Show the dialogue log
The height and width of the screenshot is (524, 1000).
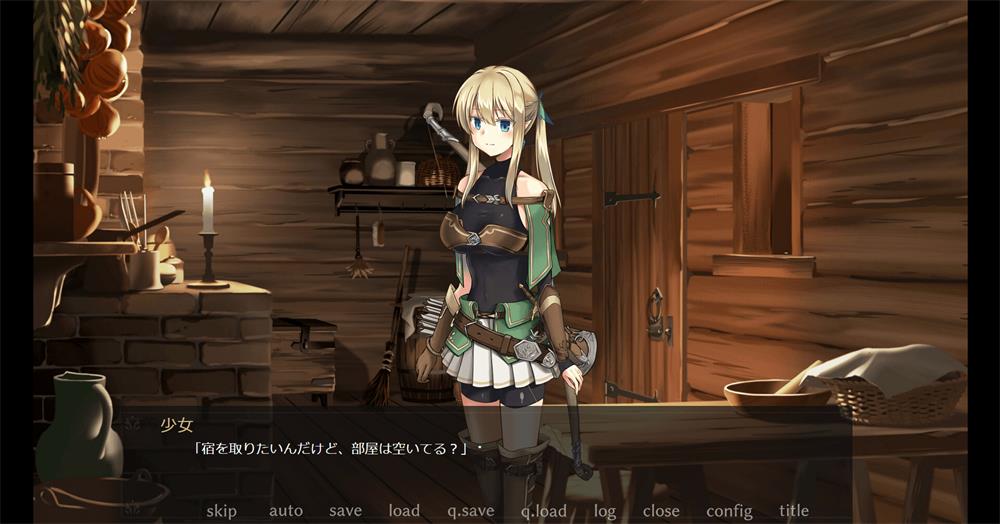604,511
